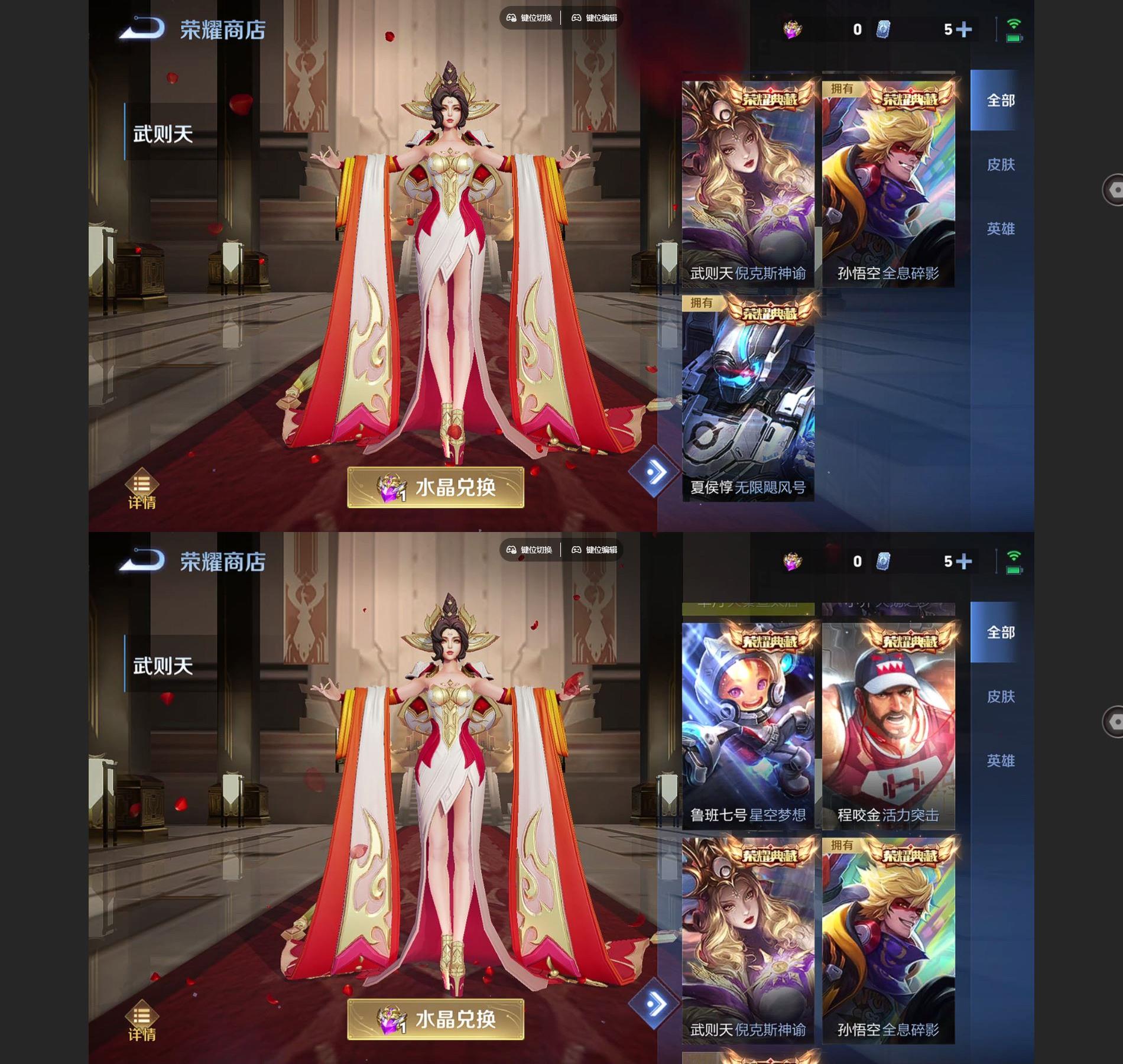Select the 夏侯惇 无限飓风号 skin card
The width and height of the screenshot is (1123, 1064).
point(748,399)
